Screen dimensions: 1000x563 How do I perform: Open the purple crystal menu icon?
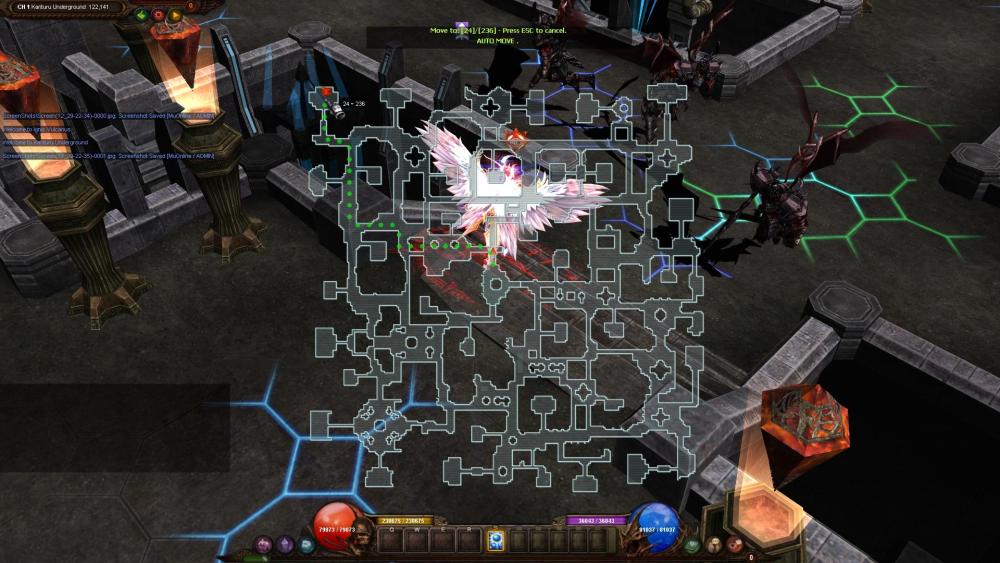[285, 545]
